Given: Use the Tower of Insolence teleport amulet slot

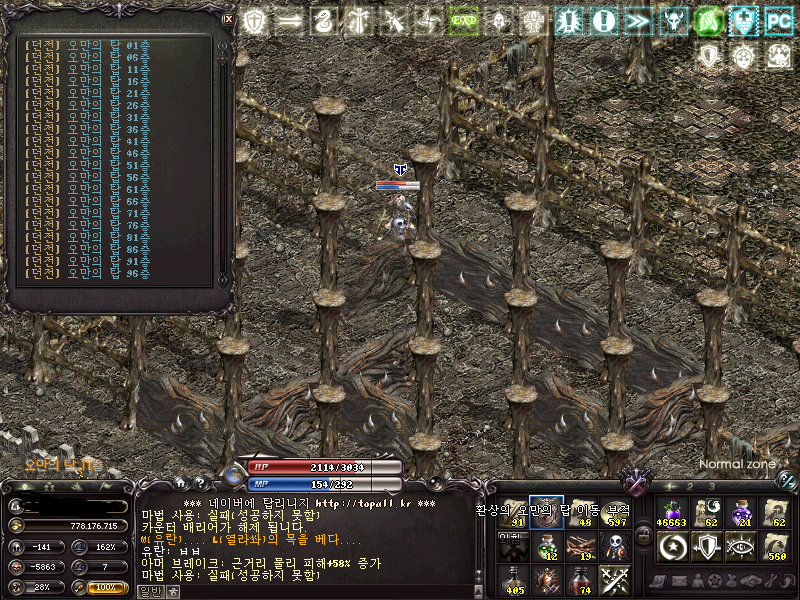Looking at the screenshot, I should tap(545, 512).
